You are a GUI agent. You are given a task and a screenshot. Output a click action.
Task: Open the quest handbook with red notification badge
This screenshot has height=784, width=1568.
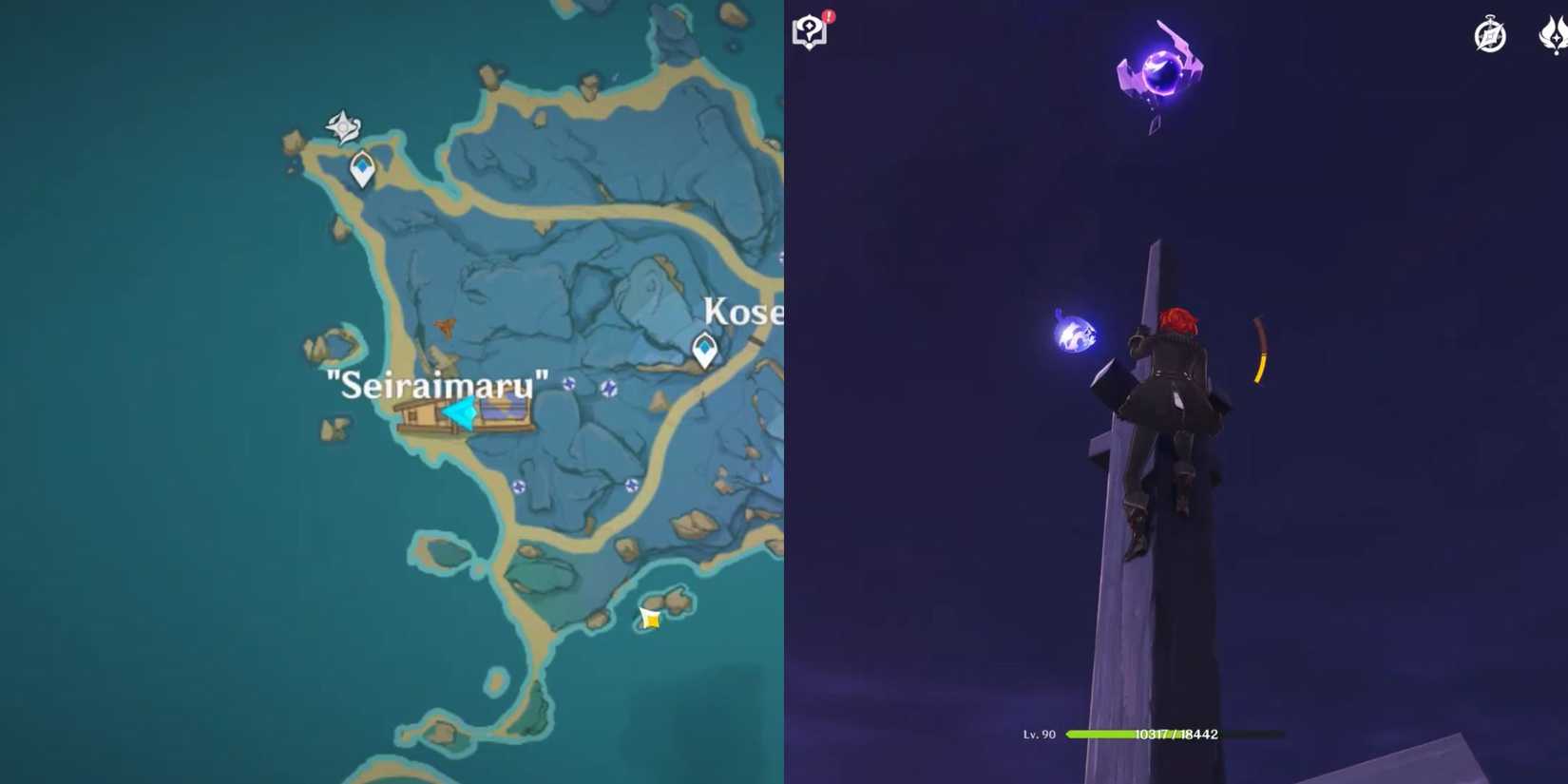pos(808,29)
